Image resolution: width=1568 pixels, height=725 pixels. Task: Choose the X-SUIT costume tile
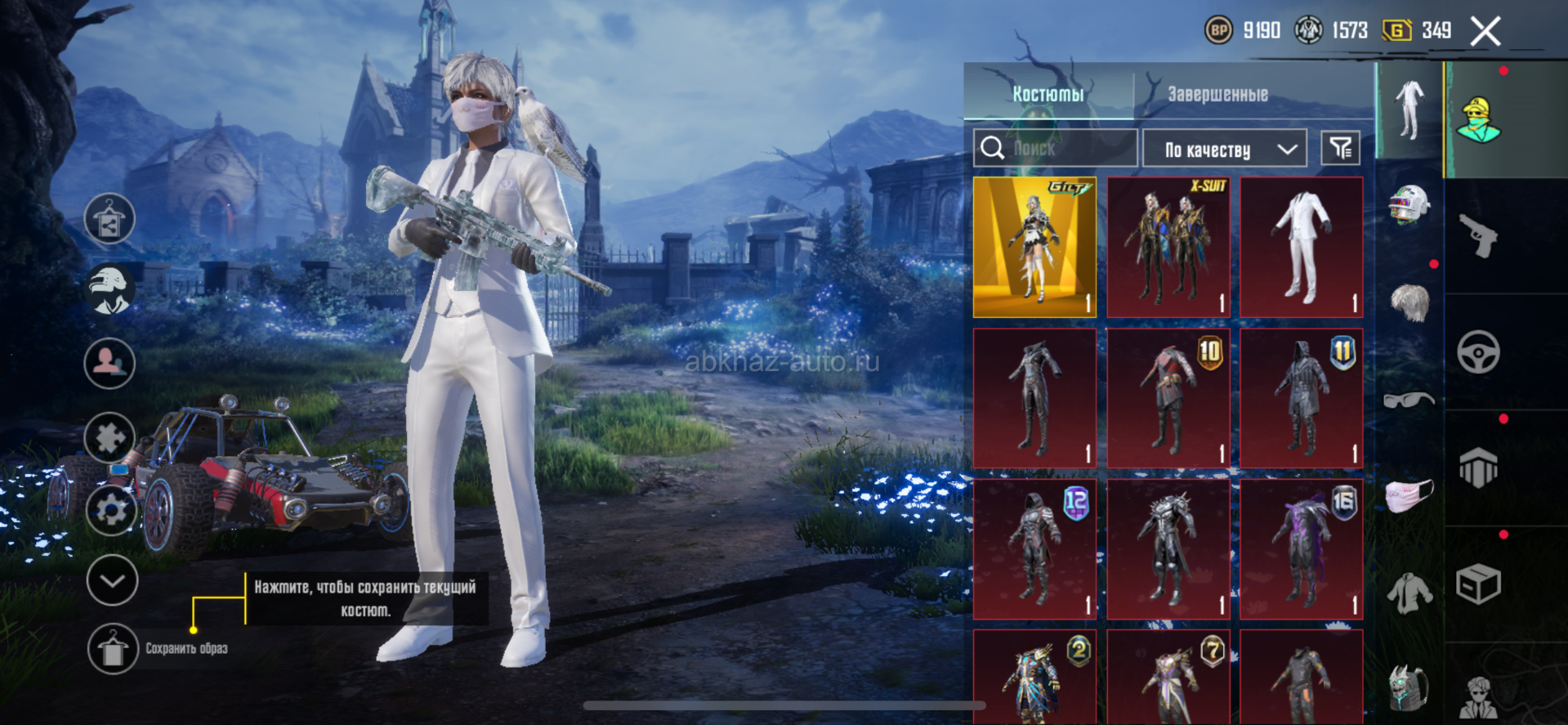tap(1168, 247)
